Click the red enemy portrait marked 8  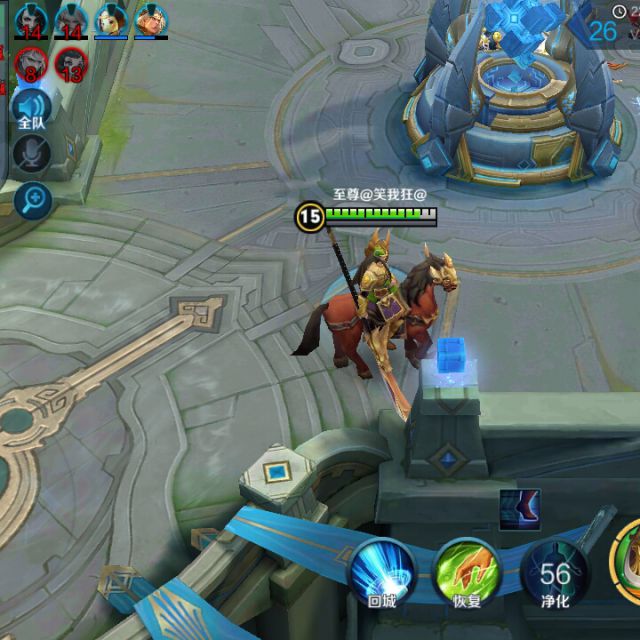(32, 65)
